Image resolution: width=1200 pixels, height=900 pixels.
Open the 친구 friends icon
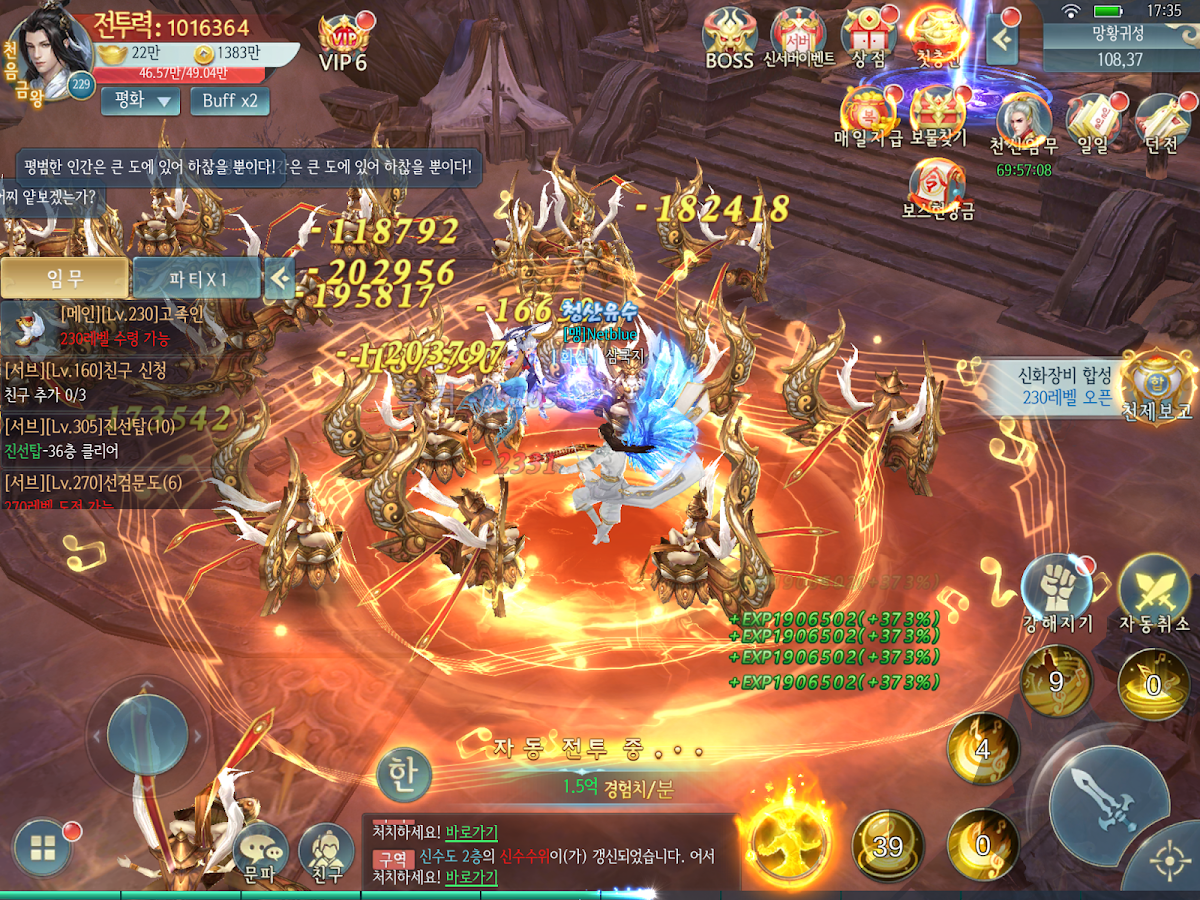pyautogui.click(x=327, y=852)
